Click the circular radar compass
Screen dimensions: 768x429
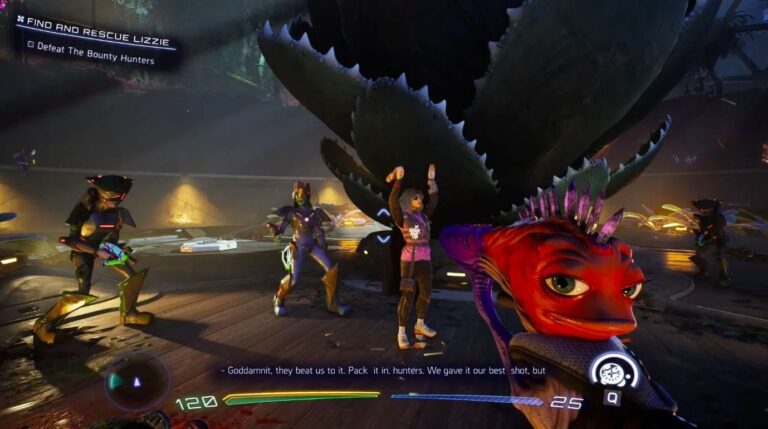click(137, 380)
